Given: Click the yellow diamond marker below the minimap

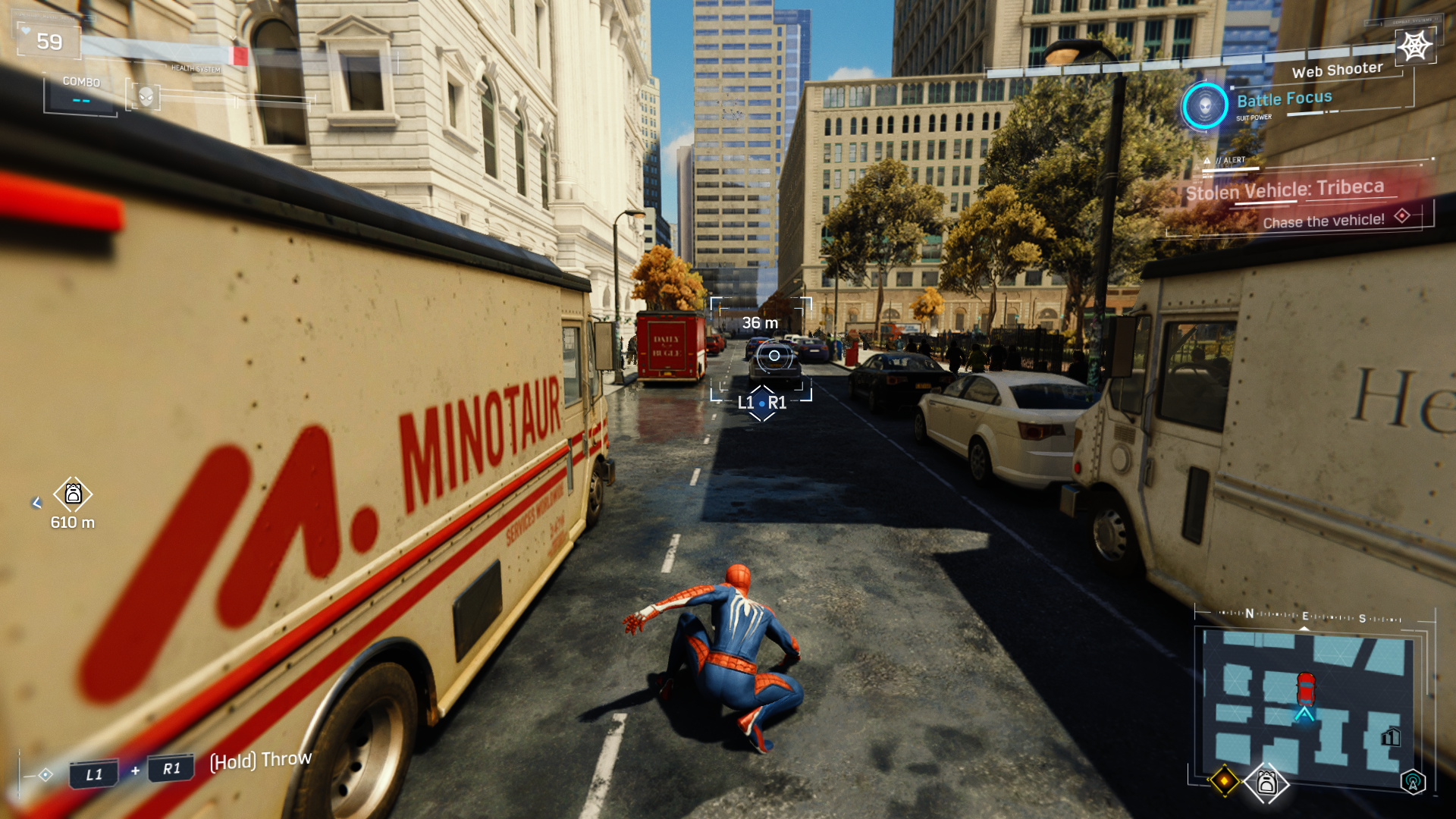Looking at the screenshot, I should click(1224, 780).
